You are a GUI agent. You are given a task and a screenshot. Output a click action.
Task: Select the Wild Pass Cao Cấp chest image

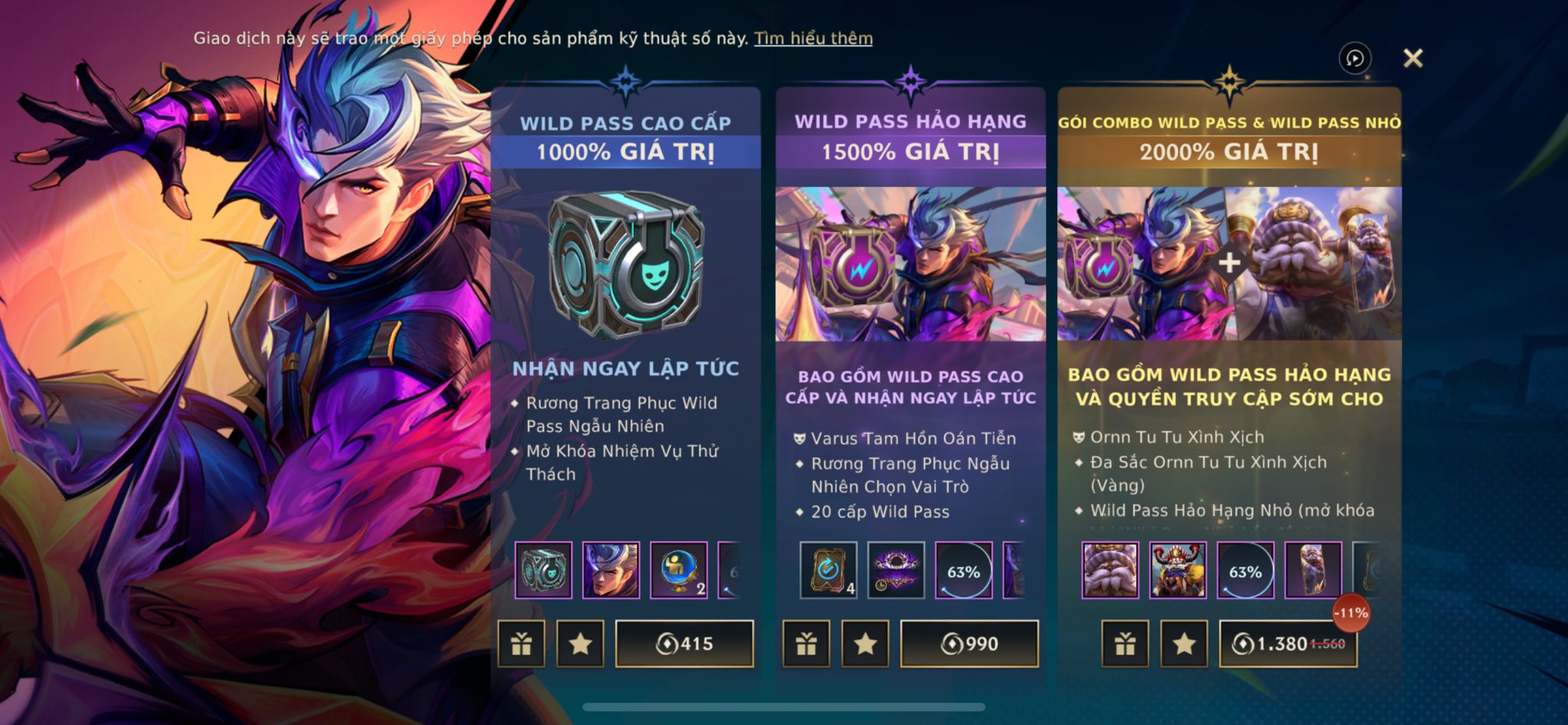point(626,264)
